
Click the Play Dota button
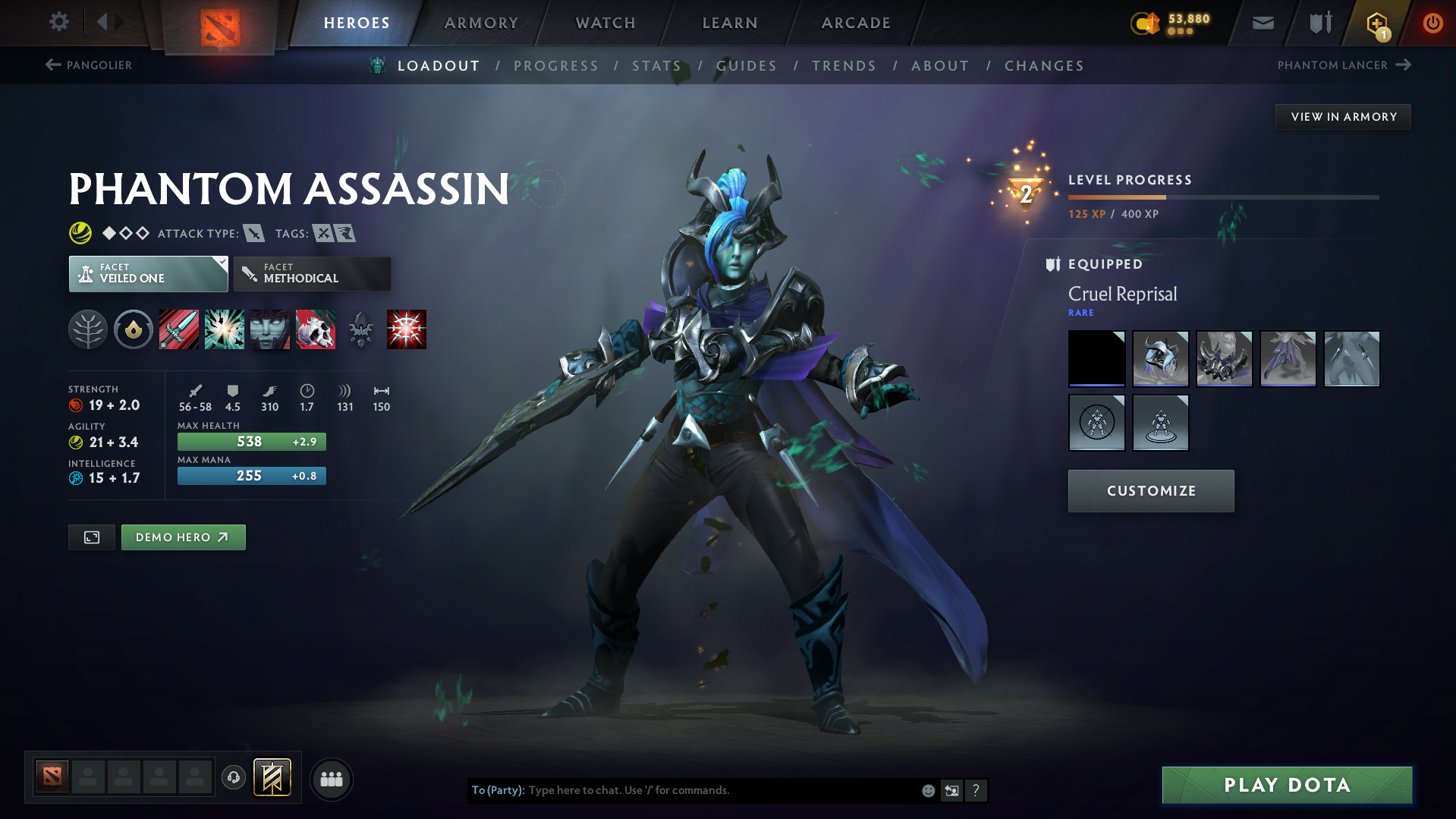point(1286,784)
